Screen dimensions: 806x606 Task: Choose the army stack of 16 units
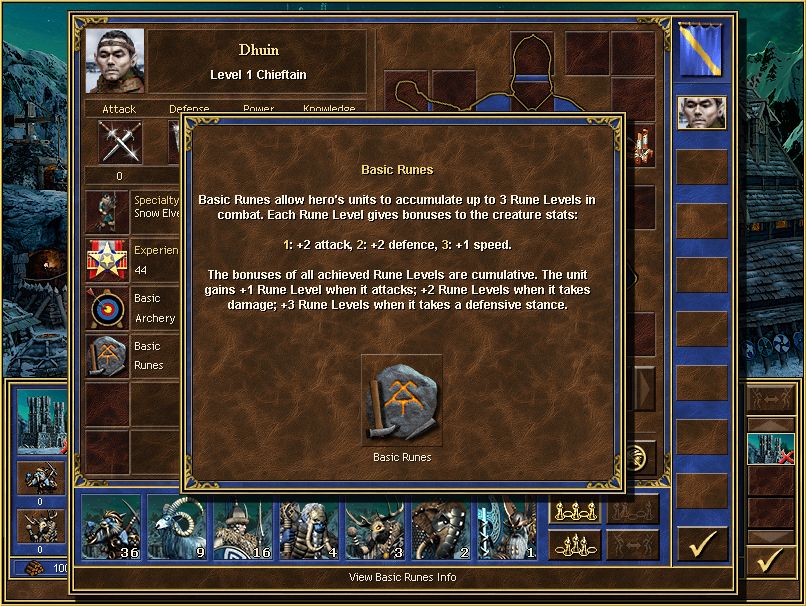tap(243, 527)
